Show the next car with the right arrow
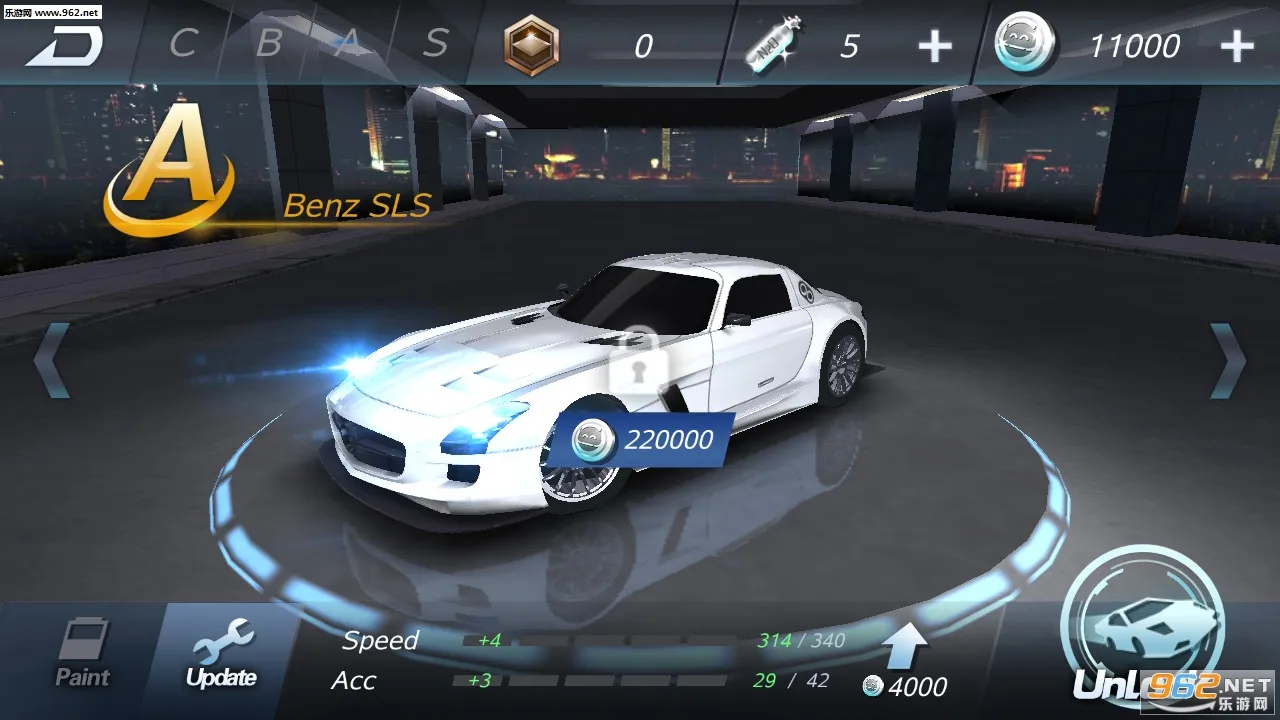The image size is (1280, 720). (1225, 360)
